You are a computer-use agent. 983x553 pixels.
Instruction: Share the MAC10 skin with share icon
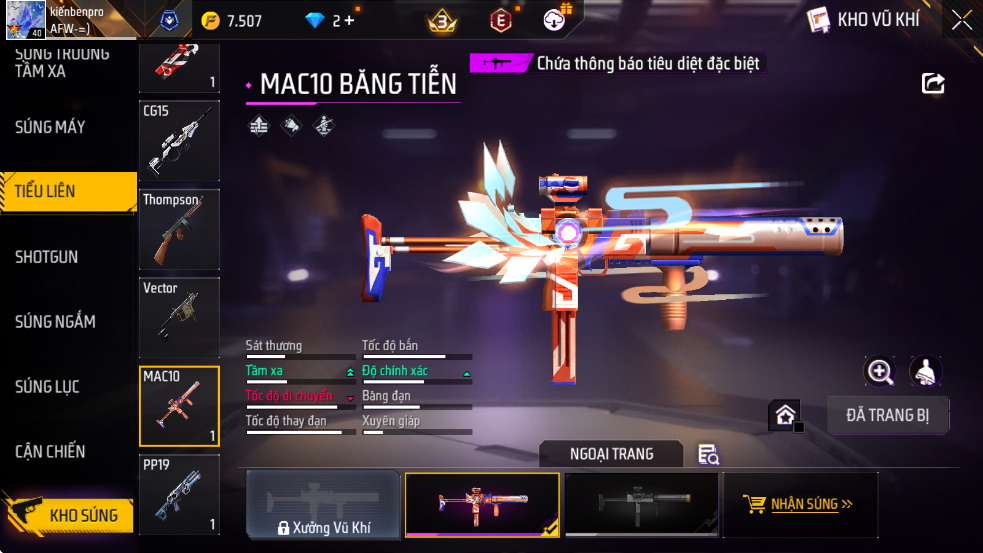(933, 84)
